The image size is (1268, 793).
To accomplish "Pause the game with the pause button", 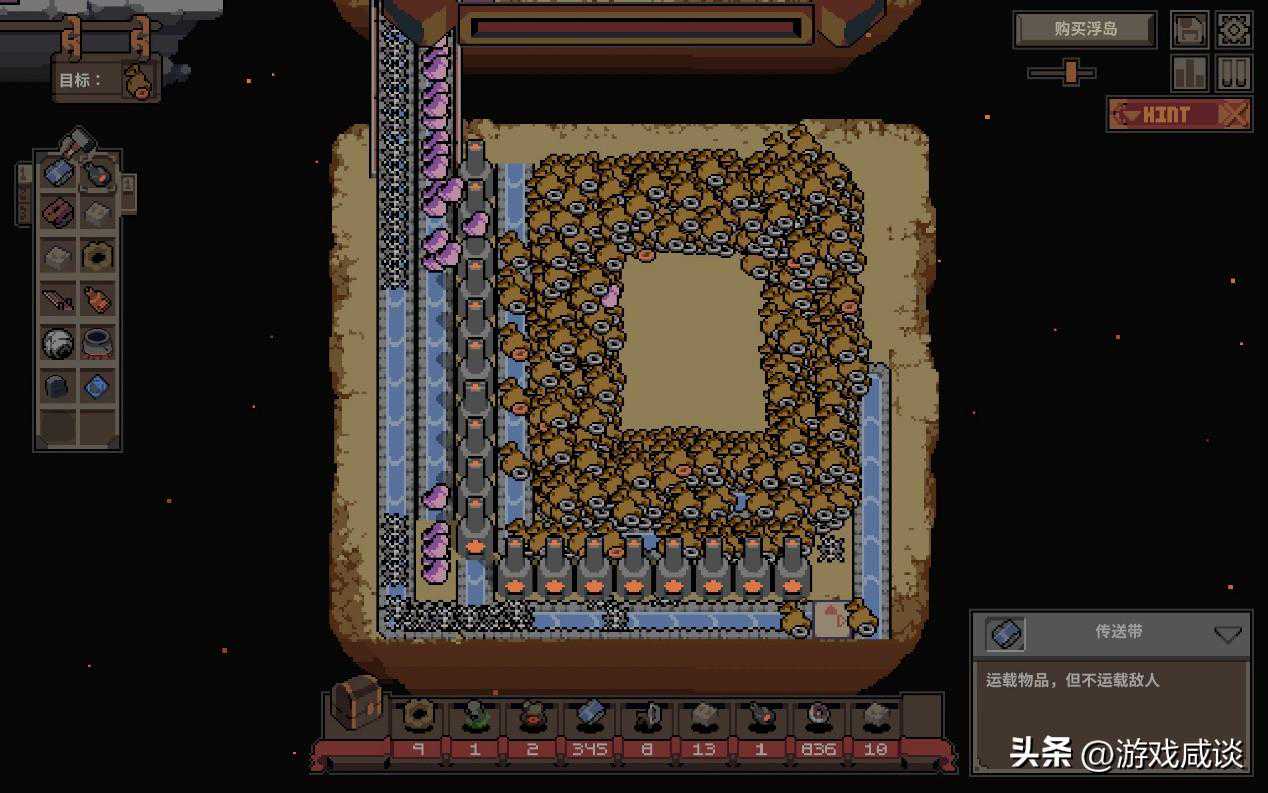I will click(x=1234, y=73).
